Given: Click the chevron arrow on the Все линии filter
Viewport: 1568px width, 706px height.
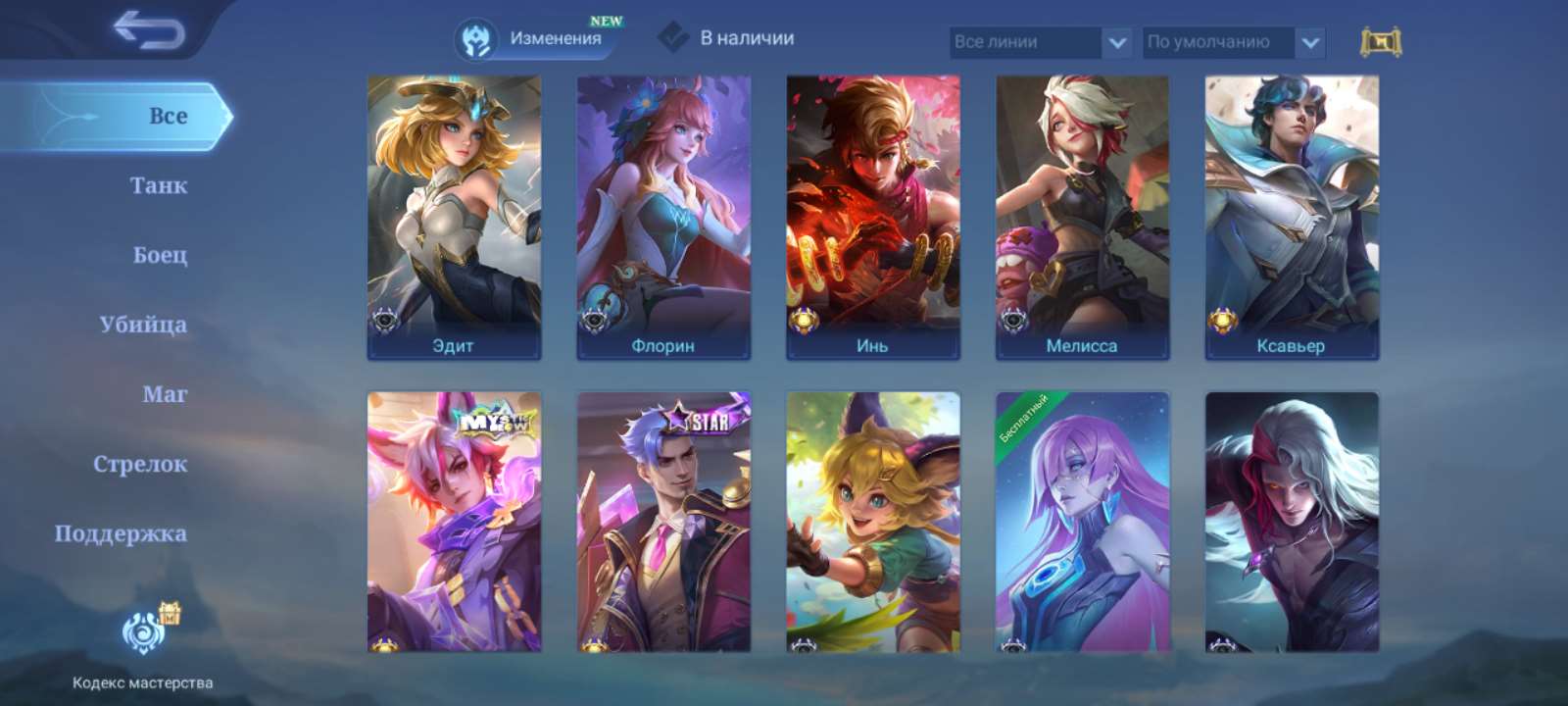Looking at the screenshot, I should (1113, 41).
